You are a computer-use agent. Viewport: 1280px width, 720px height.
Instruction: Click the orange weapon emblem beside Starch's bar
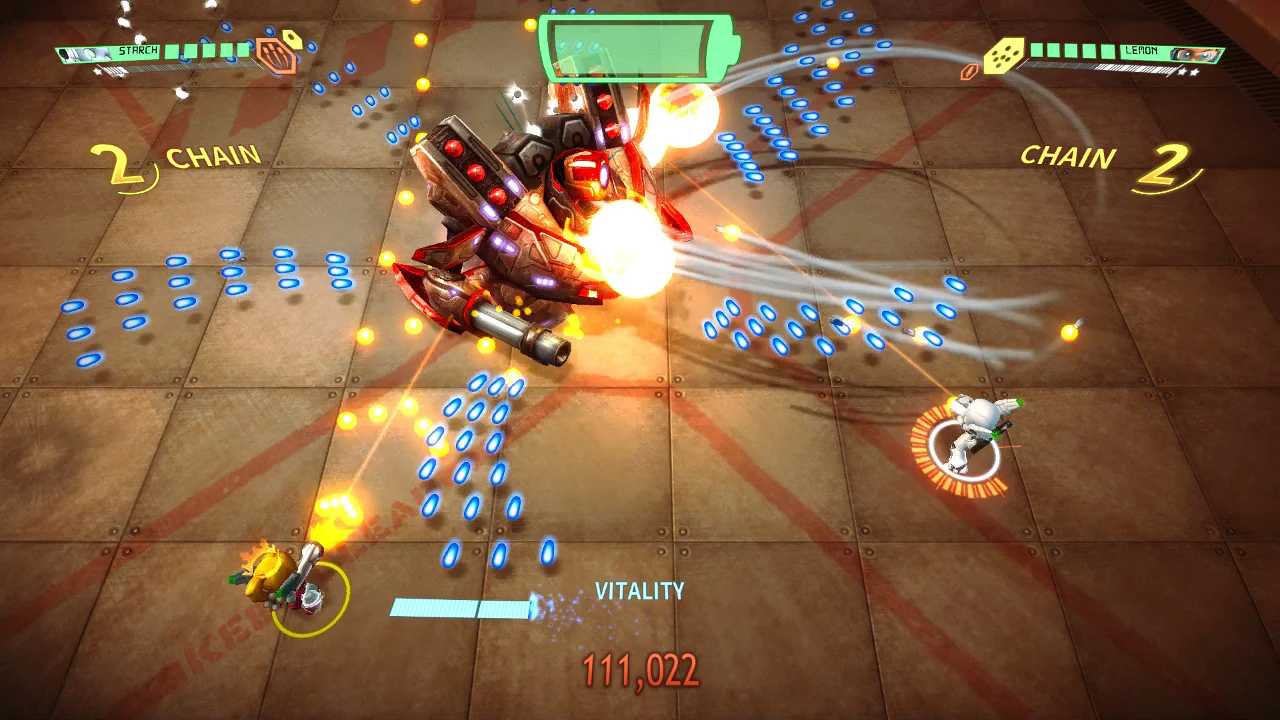coord(275,56)
